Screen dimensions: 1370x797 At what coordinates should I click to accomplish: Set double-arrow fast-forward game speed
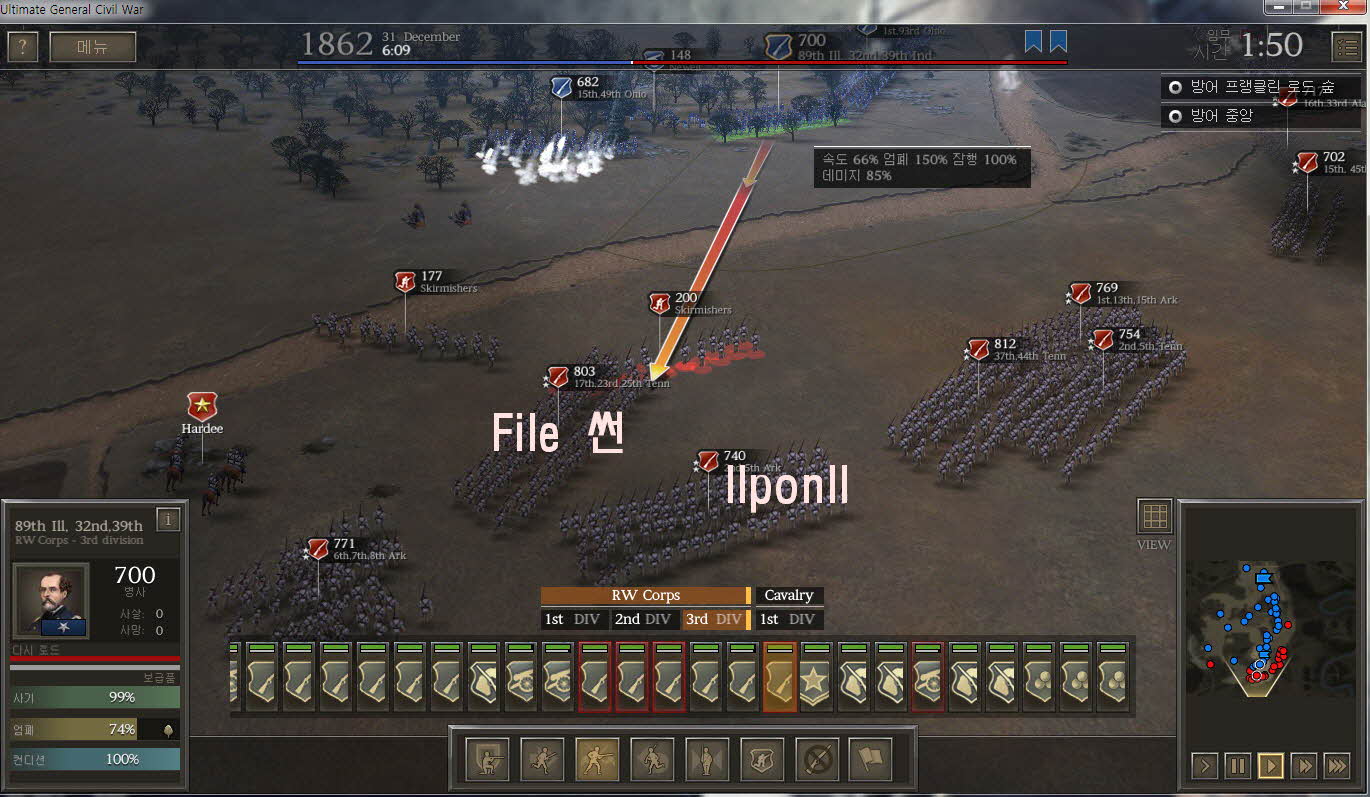pos(1303,766)
